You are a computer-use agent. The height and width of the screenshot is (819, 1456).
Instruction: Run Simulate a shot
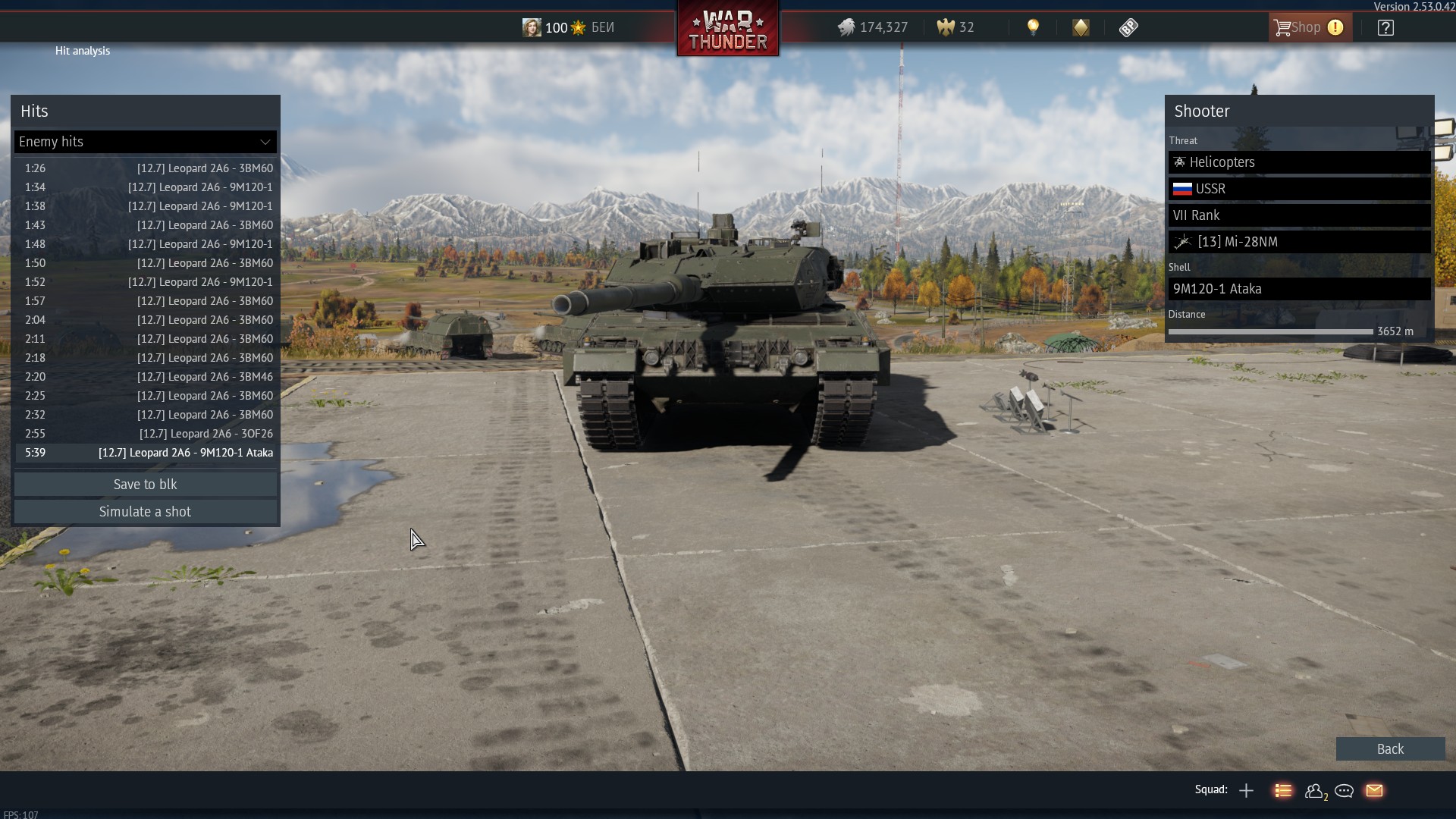tap(145, 512)
